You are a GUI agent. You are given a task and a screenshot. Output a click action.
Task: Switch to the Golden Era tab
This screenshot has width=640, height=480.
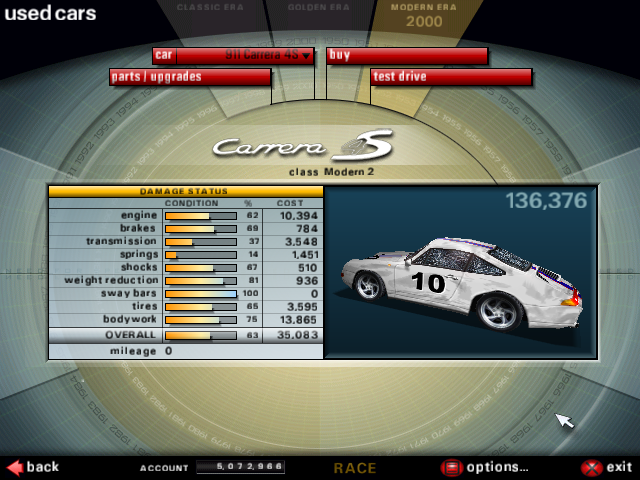(318, 8)
